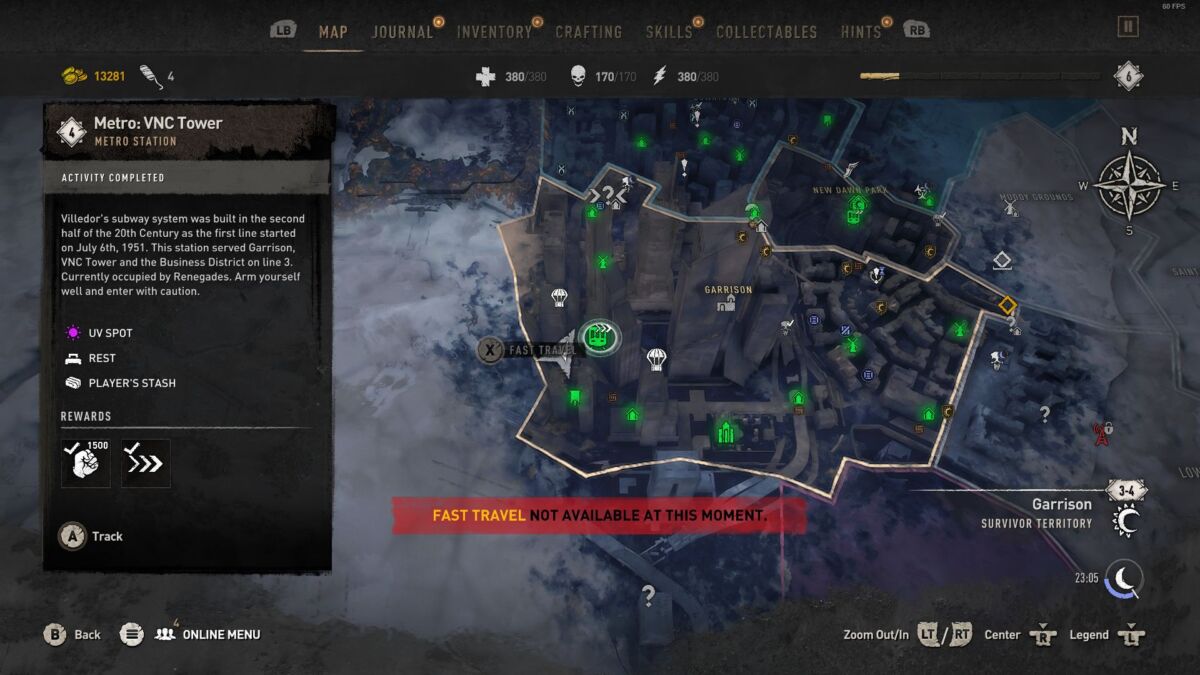Select the highlighted VNC Tower metro marker
Viewport: 1200px width, 675px height.
coord(599,336)
